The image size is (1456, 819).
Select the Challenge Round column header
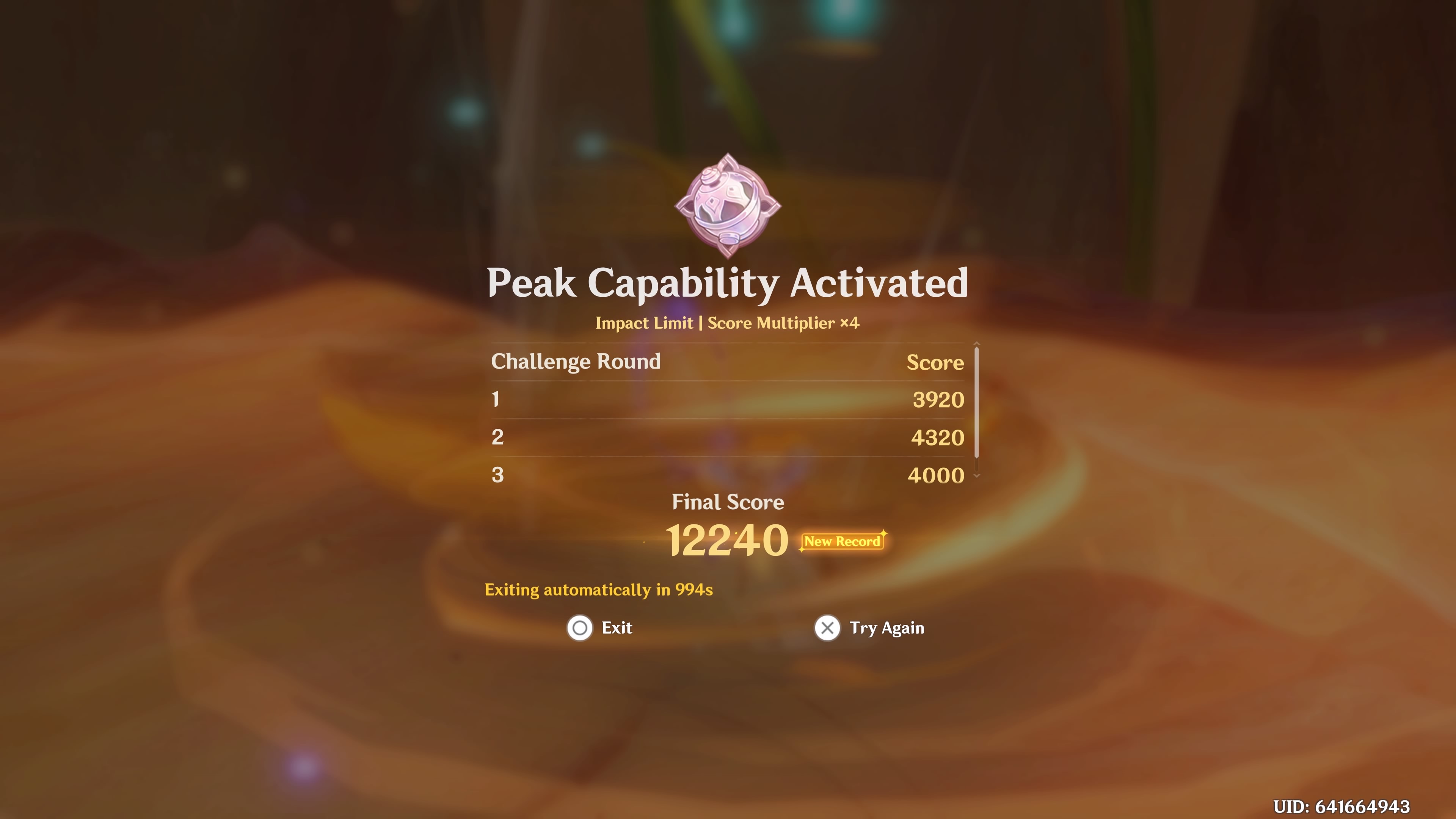pyautogui.click(x=576, y=362)
